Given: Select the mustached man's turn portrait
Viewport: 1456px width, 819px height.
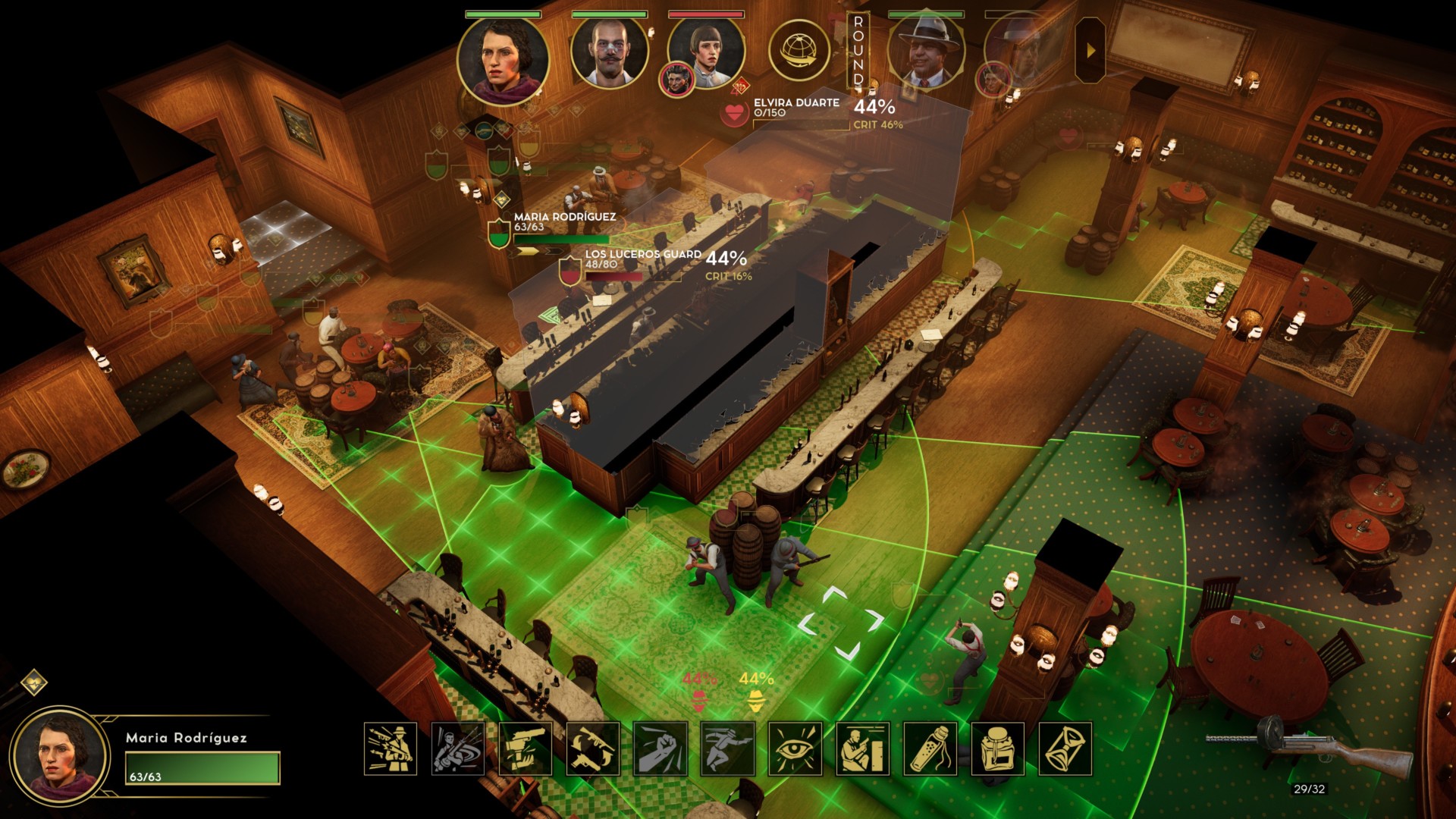Looking at the screenshot, I should [x=609, y=52].
